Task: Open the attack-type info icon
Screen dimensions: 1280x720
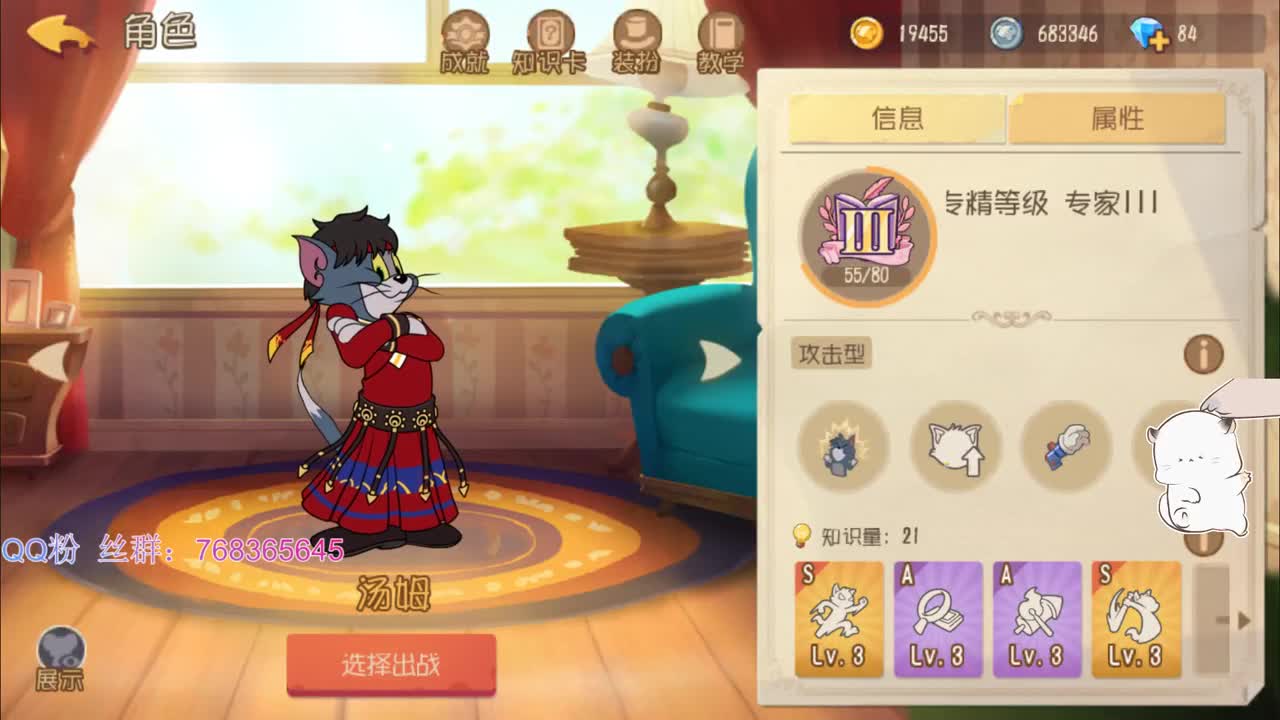Action: point(1203,354)
